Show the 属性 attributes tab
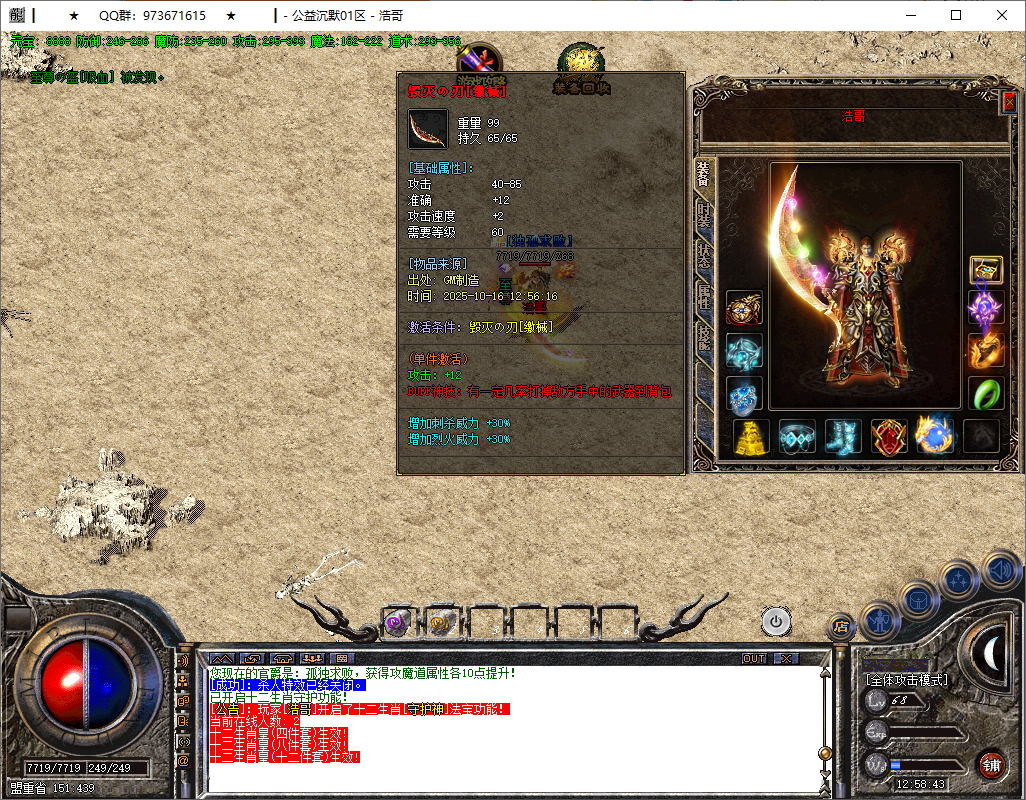1026x800 pixels. point(704,296)
